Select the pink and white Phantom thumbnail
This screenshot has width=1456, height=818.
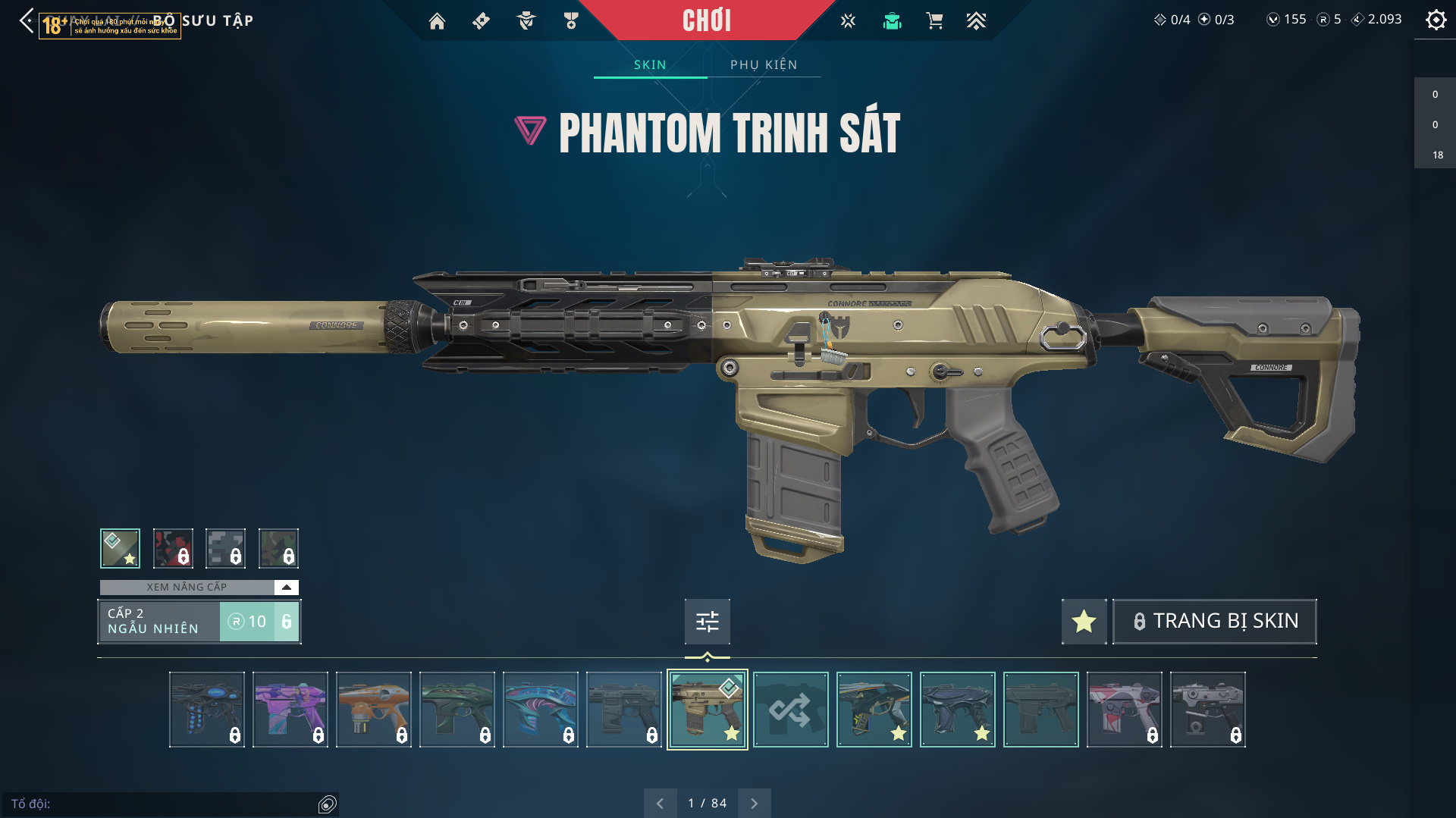coord(1124,710)
